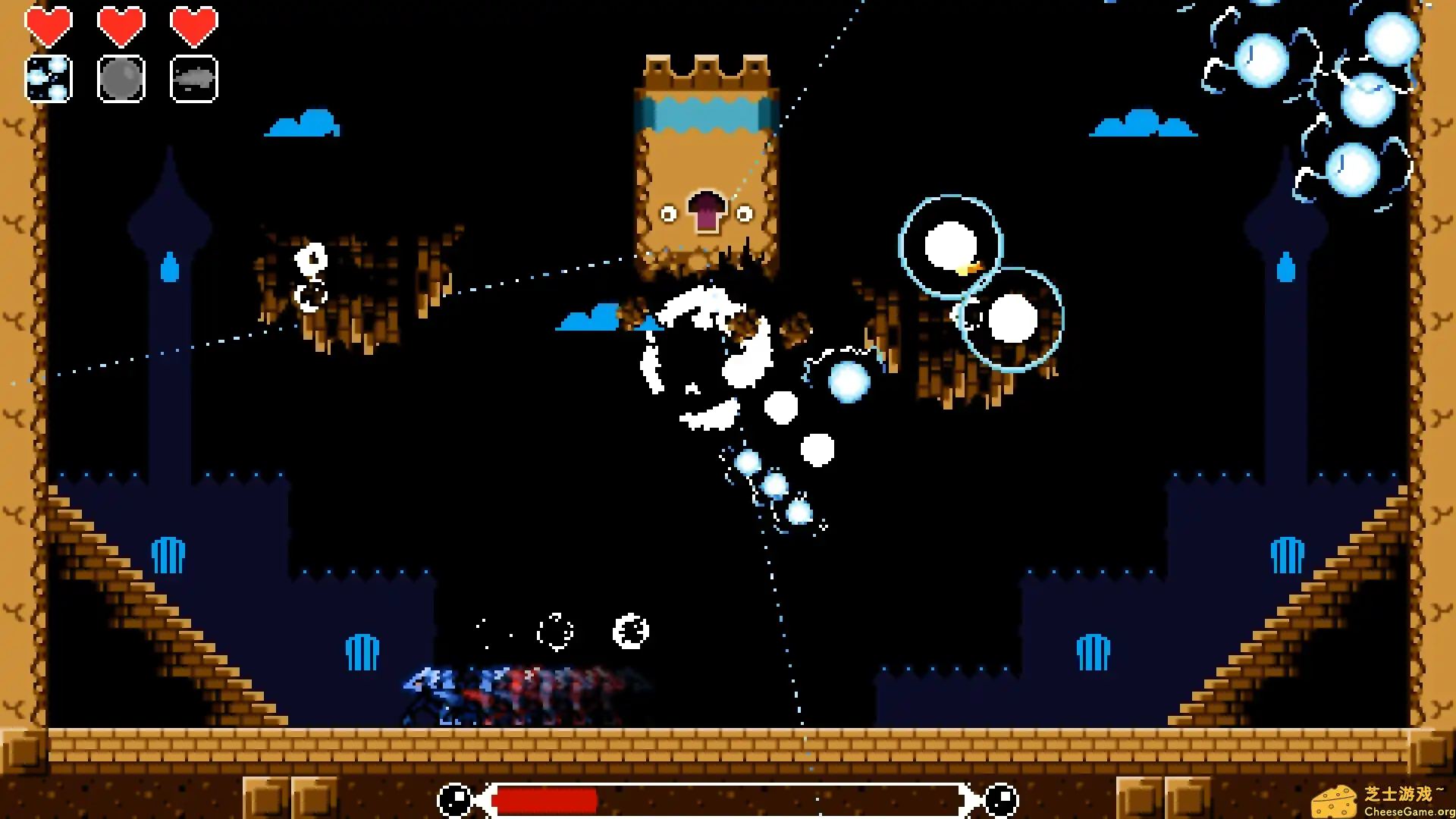Click the rightmost red heart icon
The width and height of the screenshot is (1456, 819).
(x=194, y=27)
